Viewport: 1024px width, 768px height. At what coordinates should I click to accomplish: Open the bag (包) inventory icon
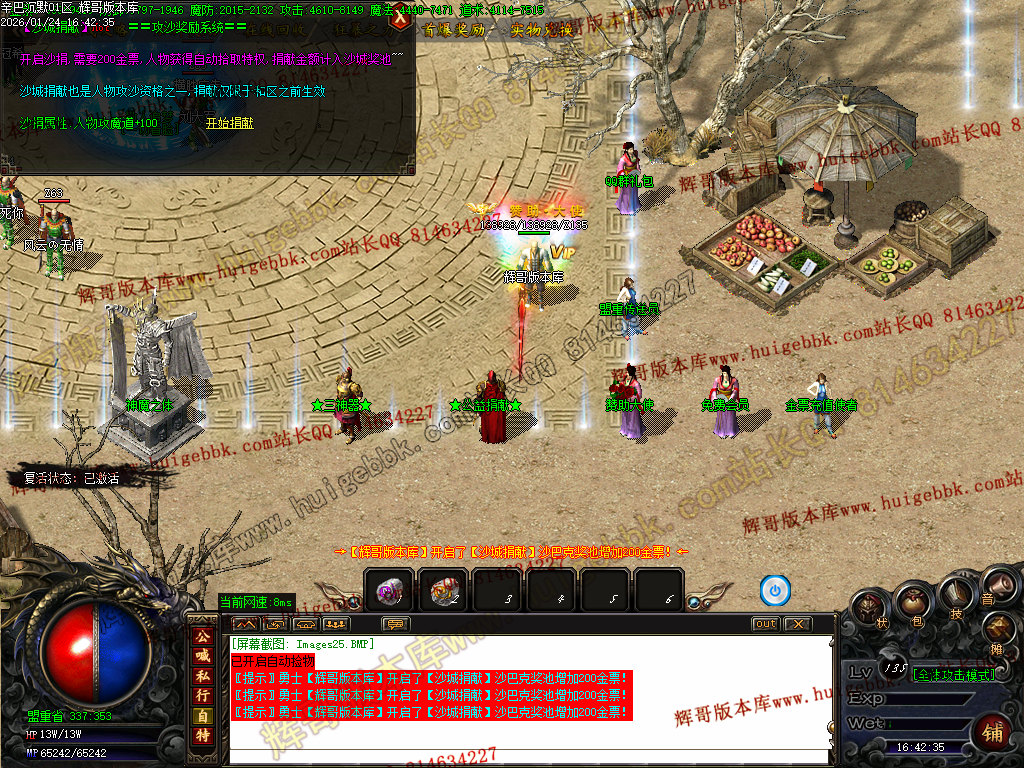point(912,601)
